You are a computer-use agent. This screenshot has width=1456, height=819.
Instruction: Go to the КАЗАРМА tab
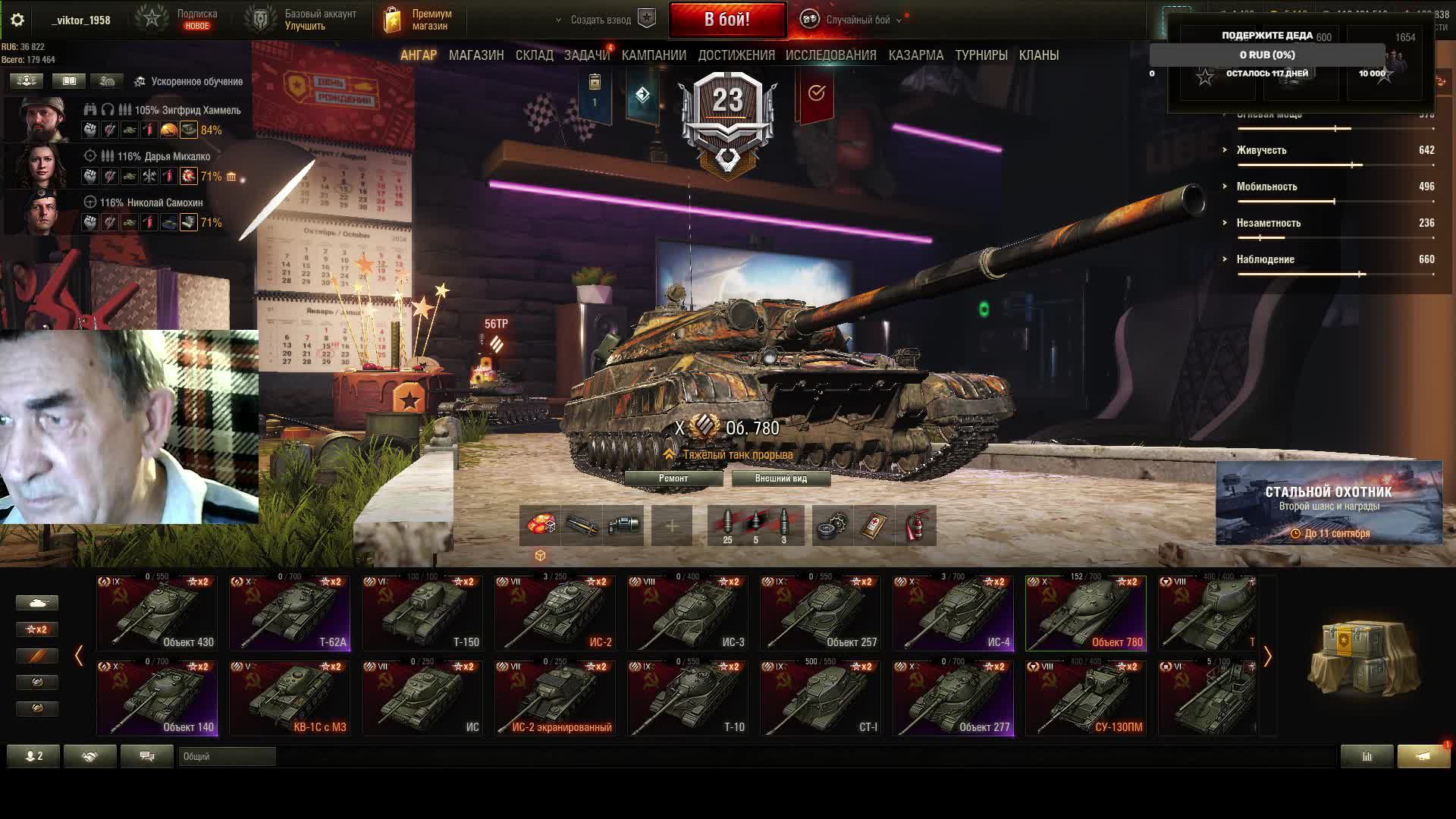(916, 55)
